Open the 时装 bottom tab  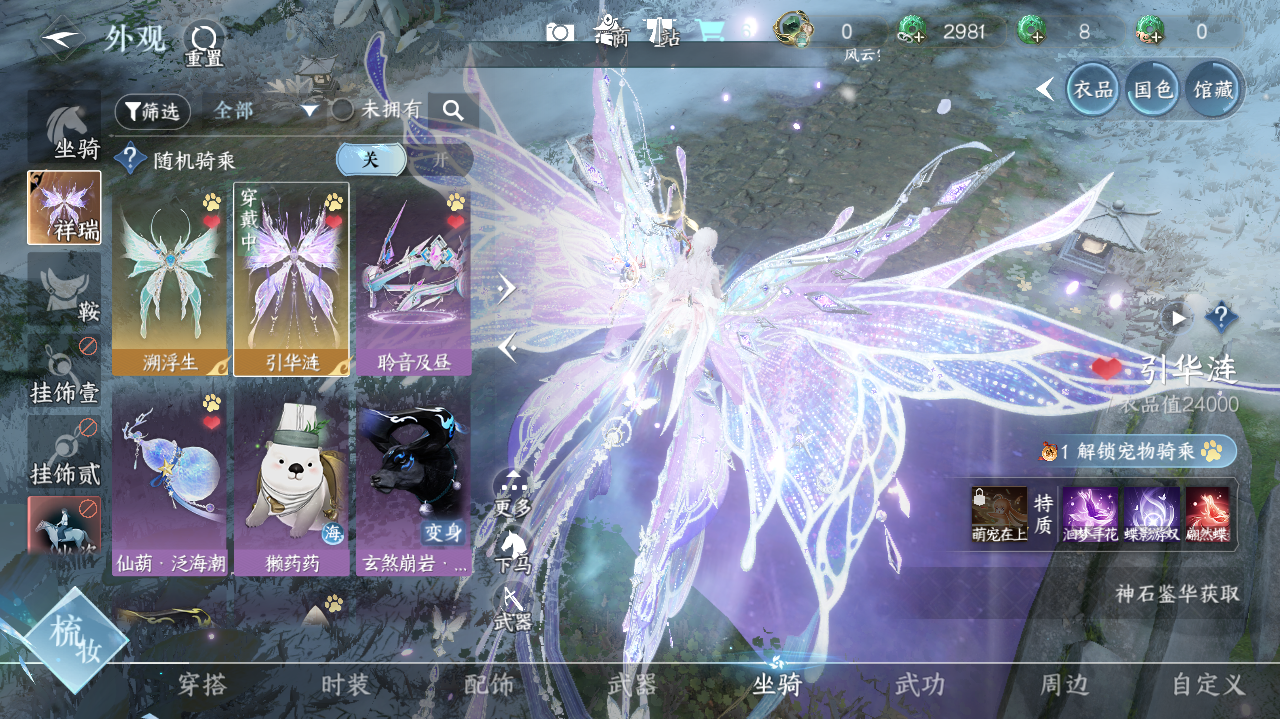tap(345, 685)
